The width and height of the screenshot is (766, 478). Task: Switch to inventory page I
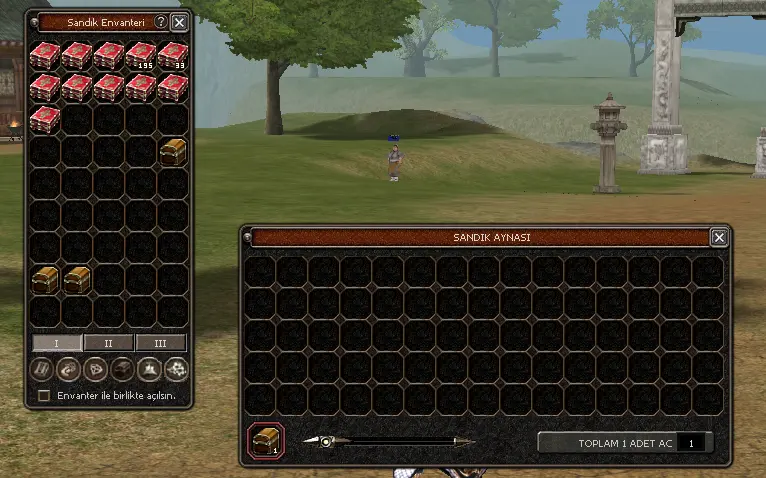click(x=57, y=343)
